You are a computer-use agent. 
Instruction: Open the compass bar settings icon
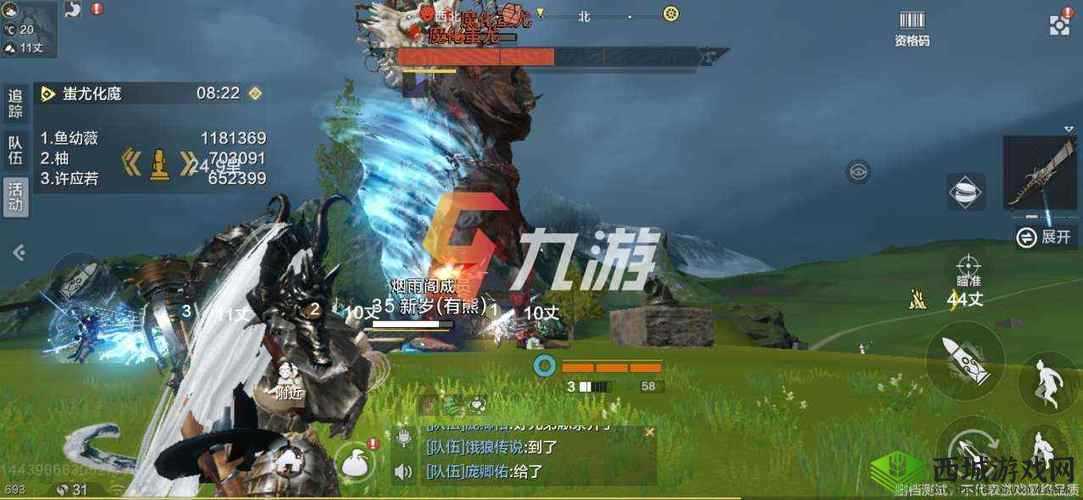[x=671, y=14]
